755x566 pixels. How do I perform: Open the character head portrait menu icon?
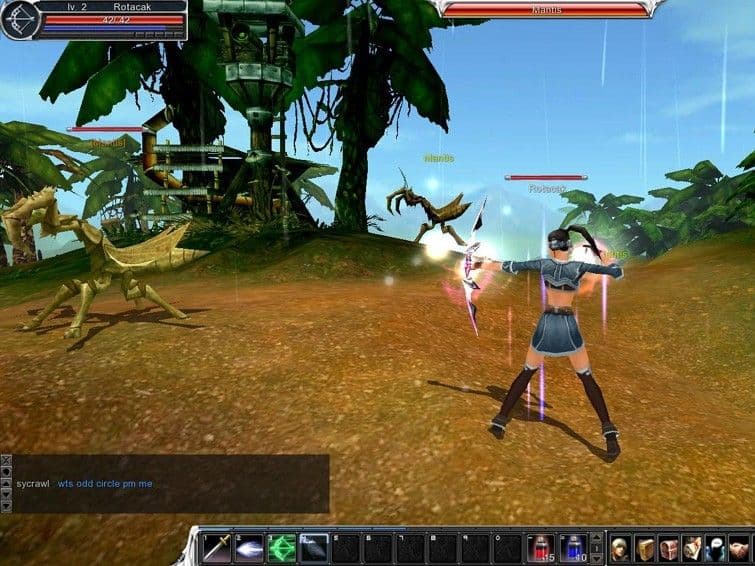click(x=621, y=548)
